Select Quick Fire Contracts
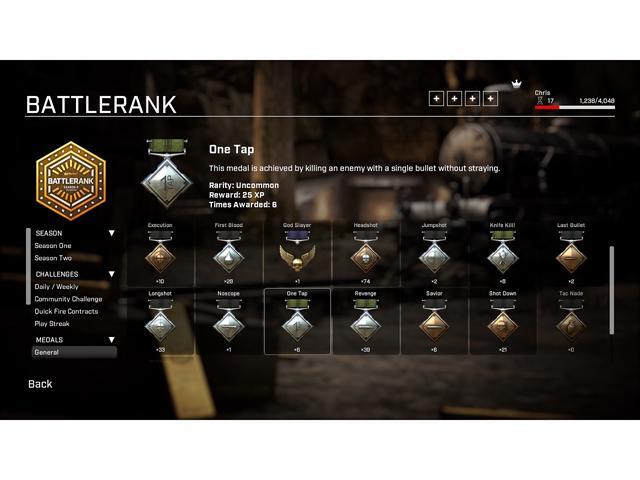The width and height of the screenshot is (640, 480). (66, 311)
